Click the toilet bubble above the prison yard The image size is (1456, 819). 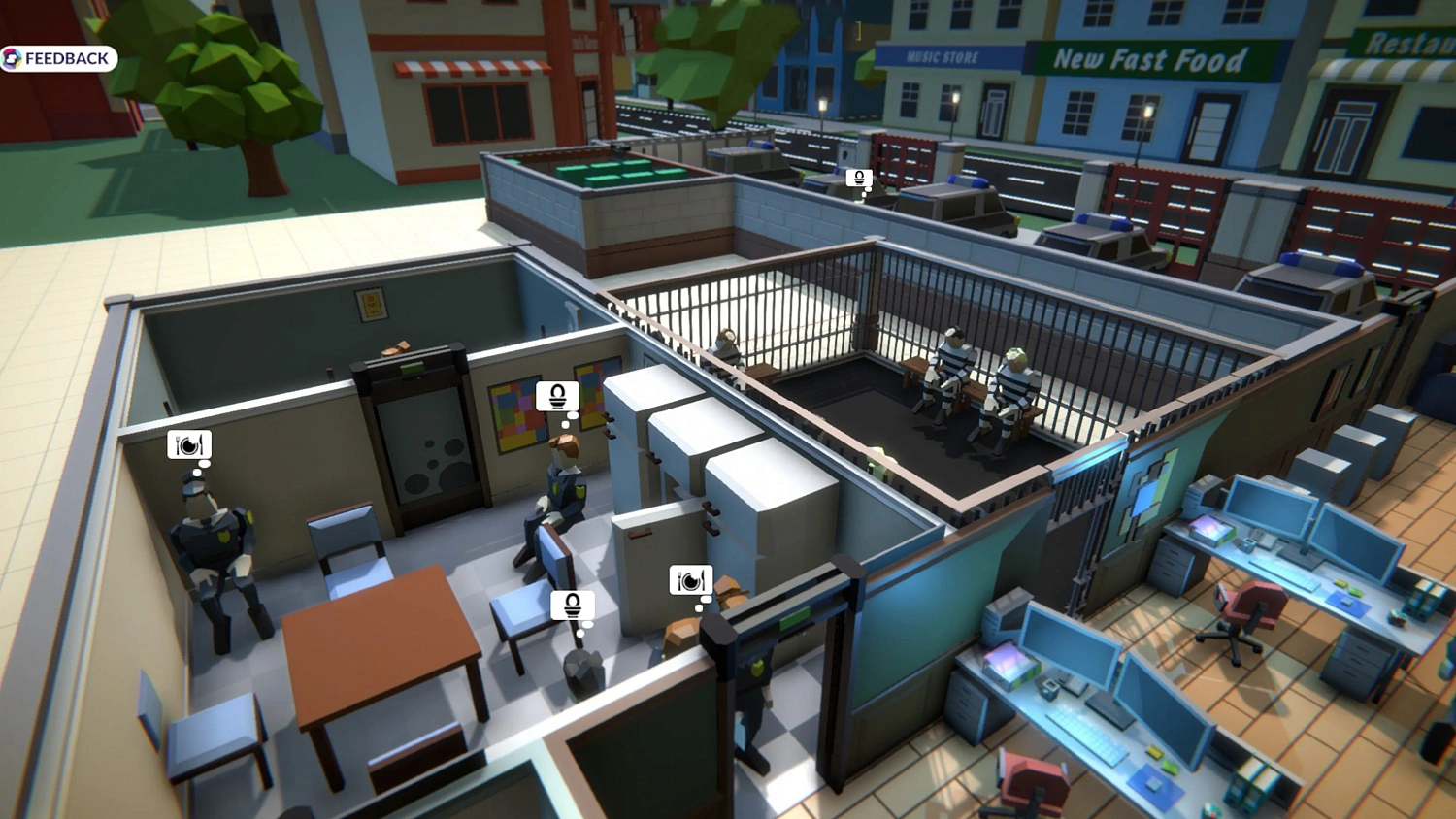(858, 179)
